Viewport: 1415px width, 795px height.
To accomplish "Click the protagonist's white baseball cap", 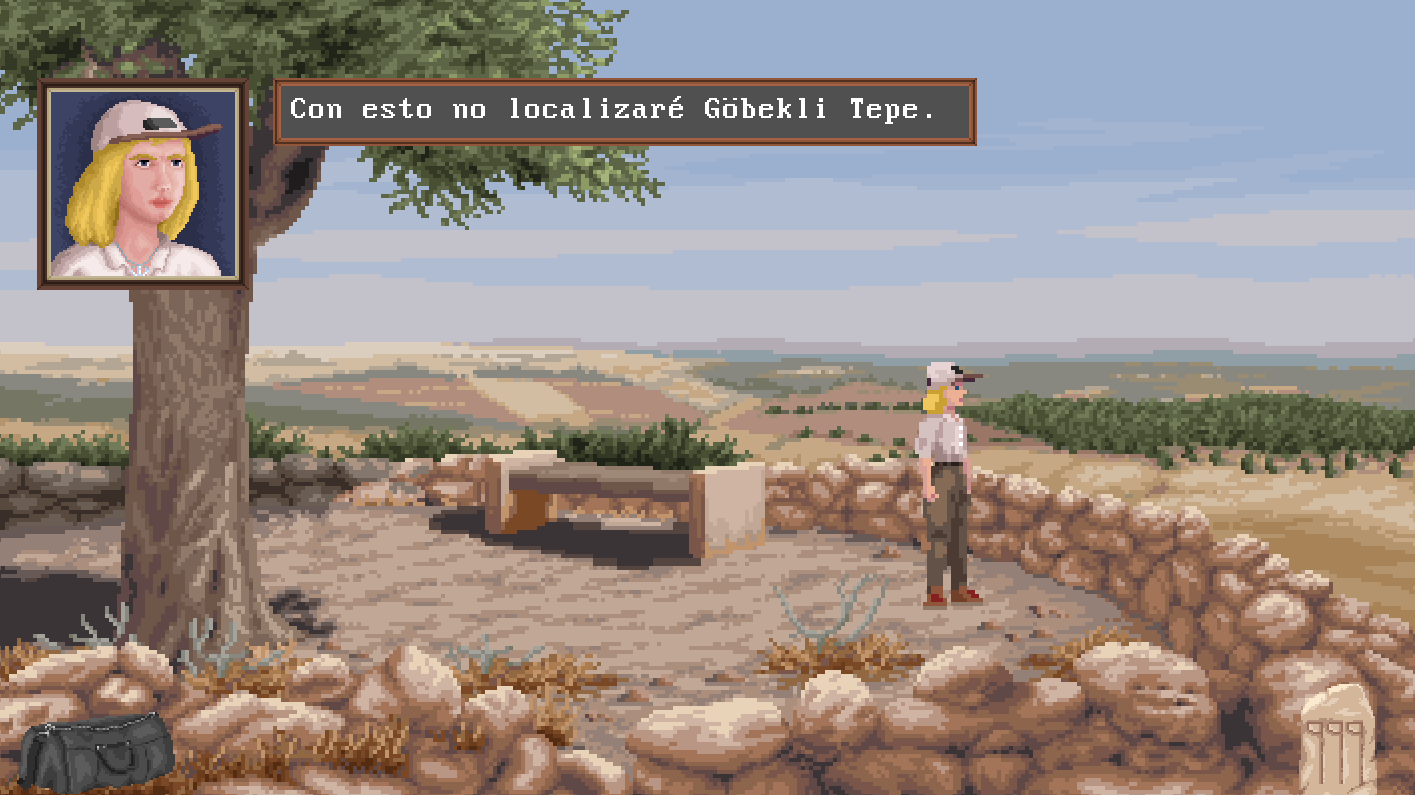I will (940, 372).
